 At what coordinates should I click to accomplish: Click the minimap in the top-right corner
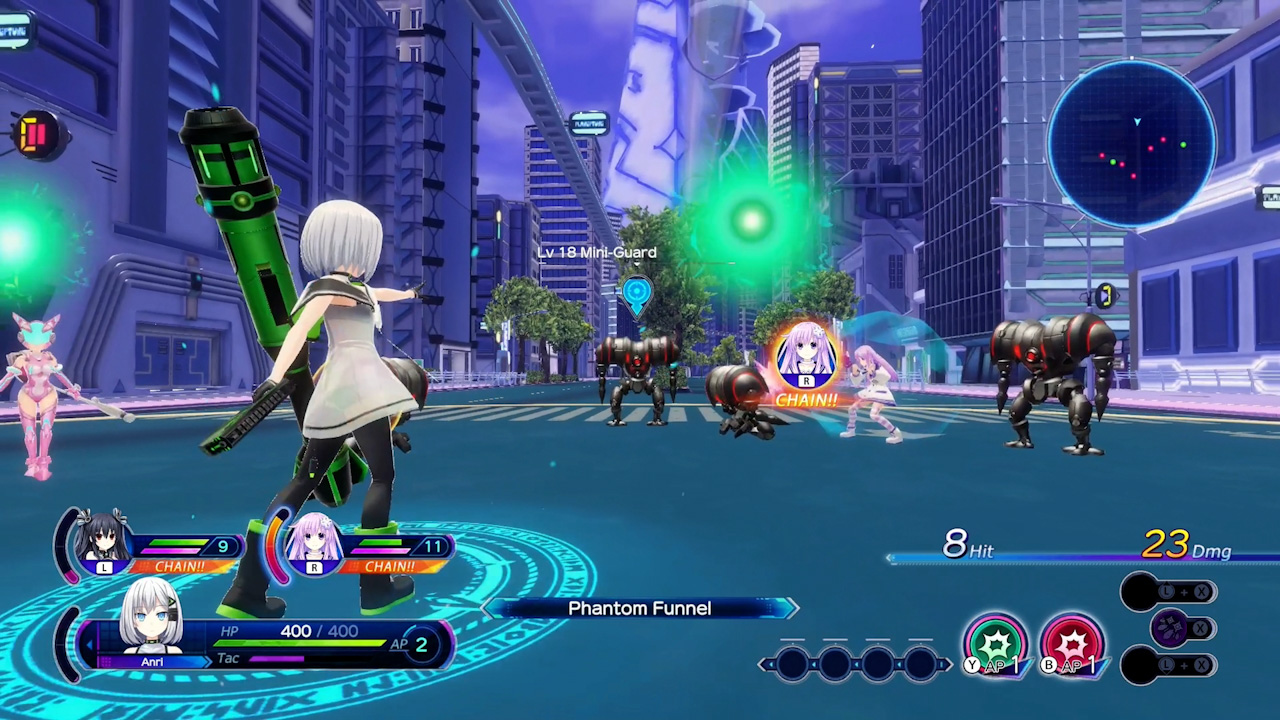click(1133, 150)
